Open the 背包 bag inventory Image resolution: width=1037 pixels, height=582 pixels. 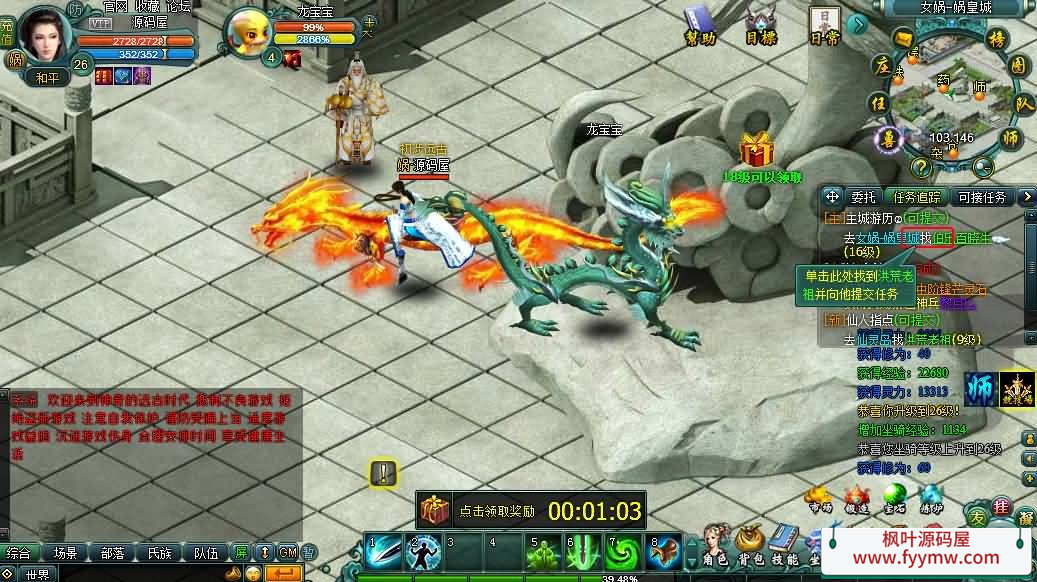[x=750, y=547]
